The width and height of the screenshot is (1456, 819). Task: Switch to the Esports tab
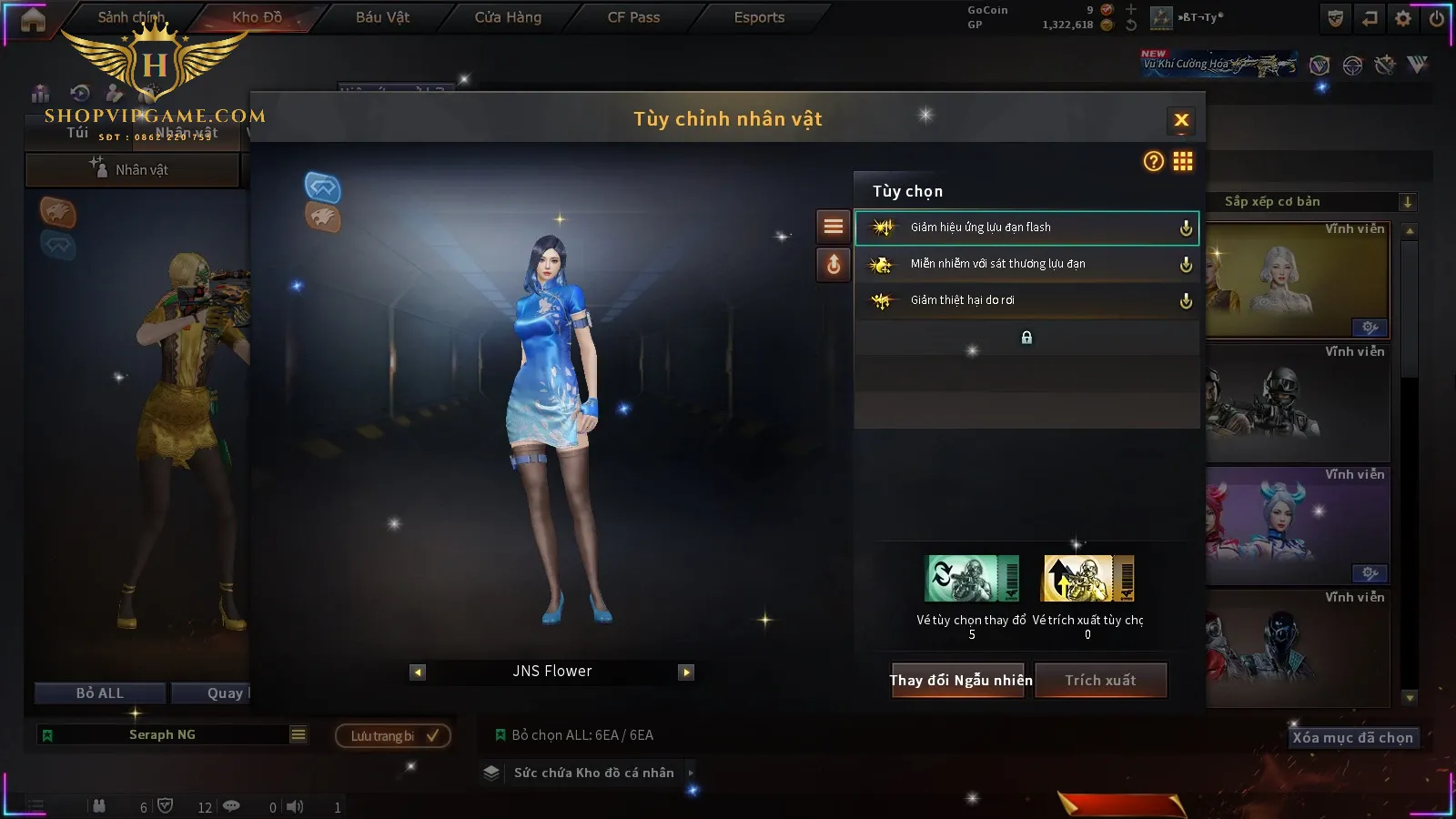coord(759,17)
